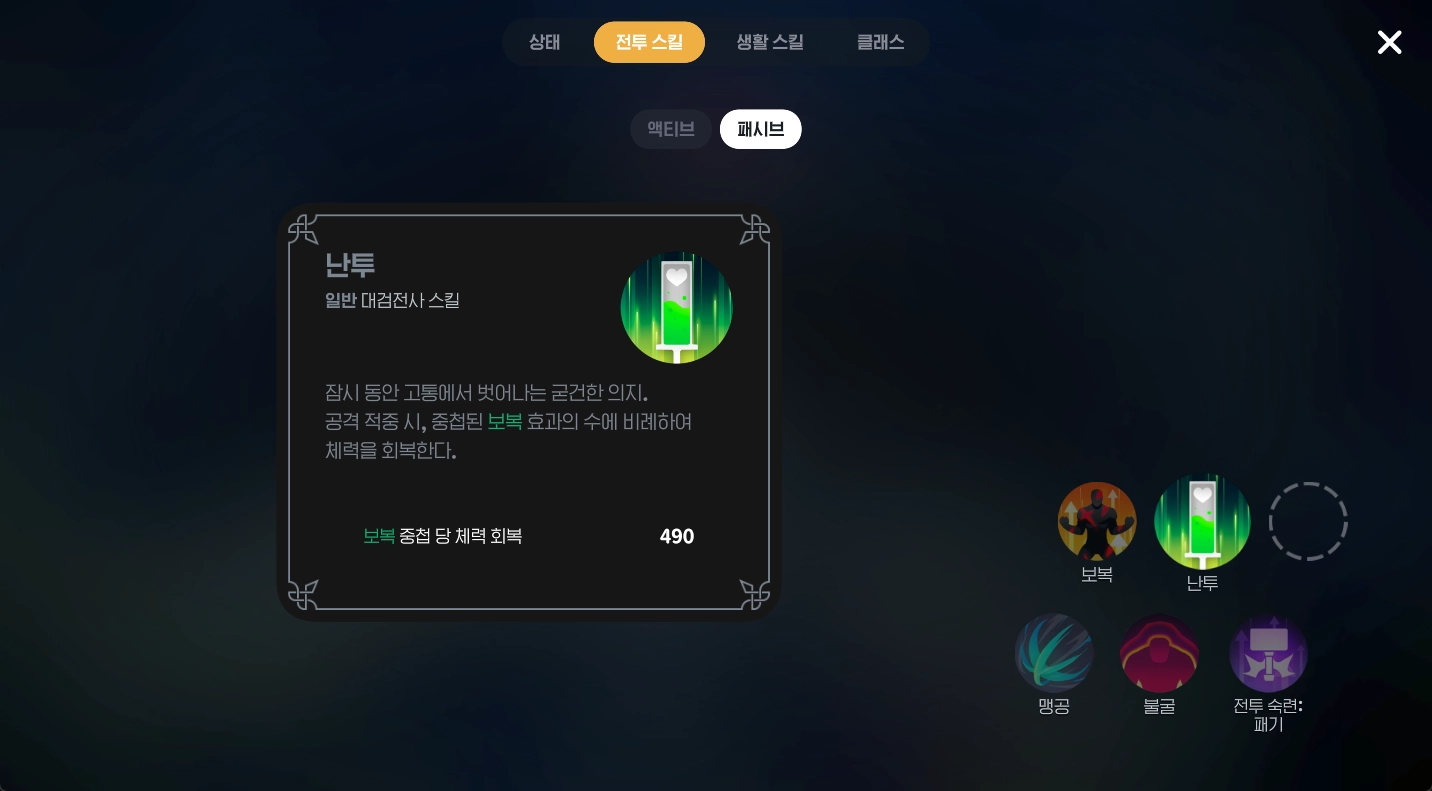Select the 맹공 passive skill icon

pos(1053,653)
